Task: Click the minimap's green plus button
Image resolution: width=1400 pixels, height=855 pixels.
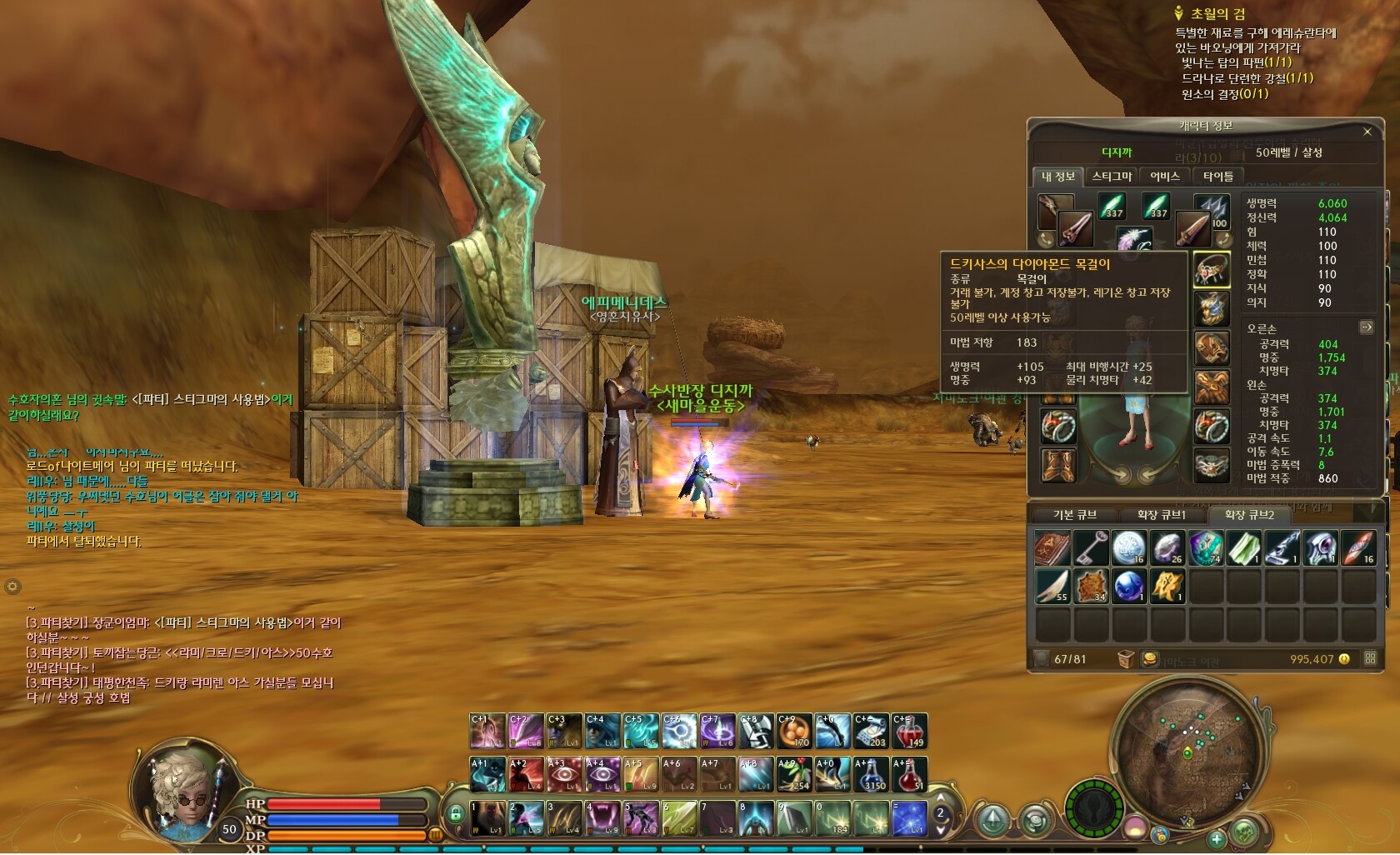Action: [1216, 839]
